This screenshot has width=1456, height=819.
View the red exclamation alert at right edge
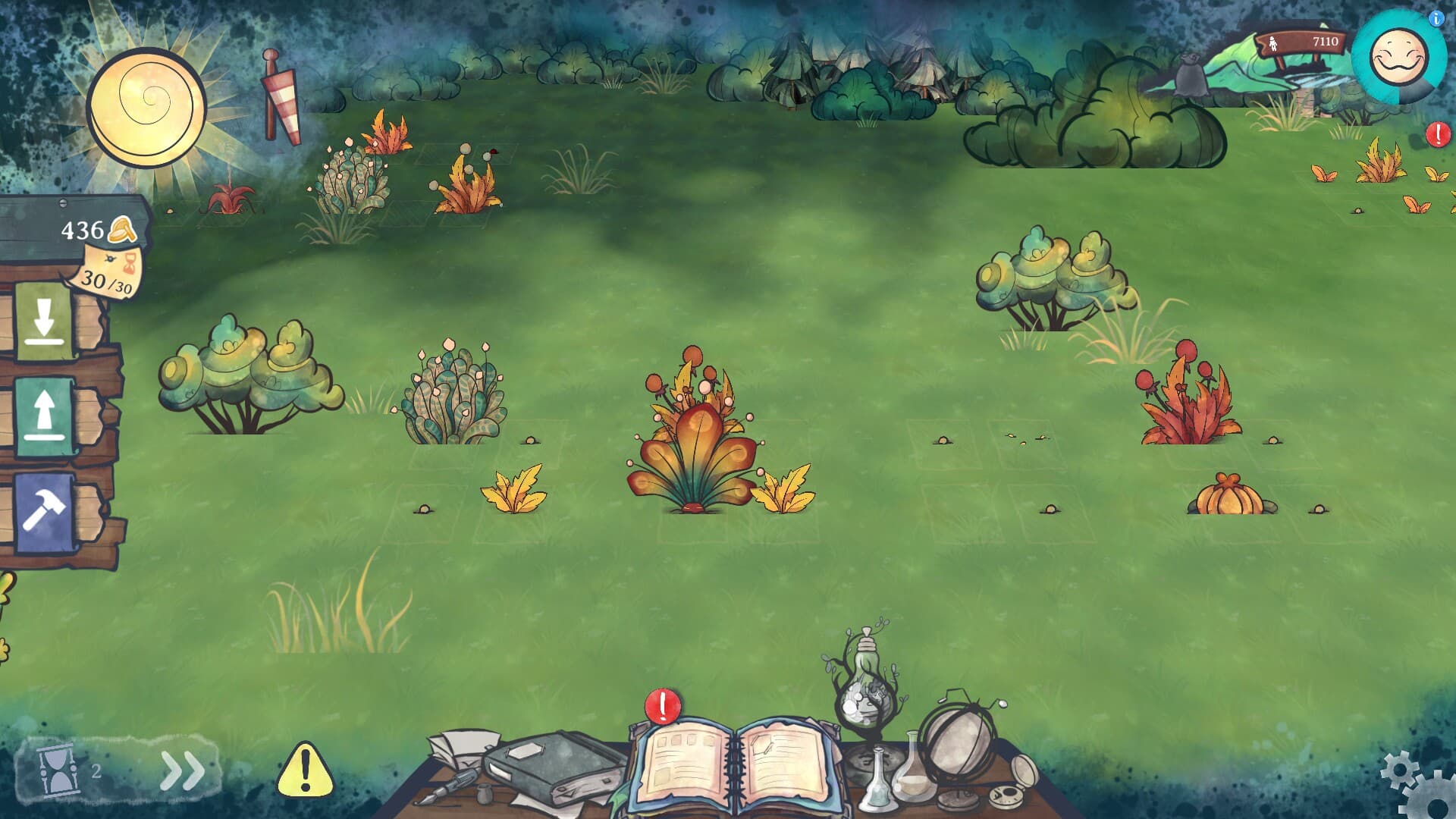(1438, 135)
